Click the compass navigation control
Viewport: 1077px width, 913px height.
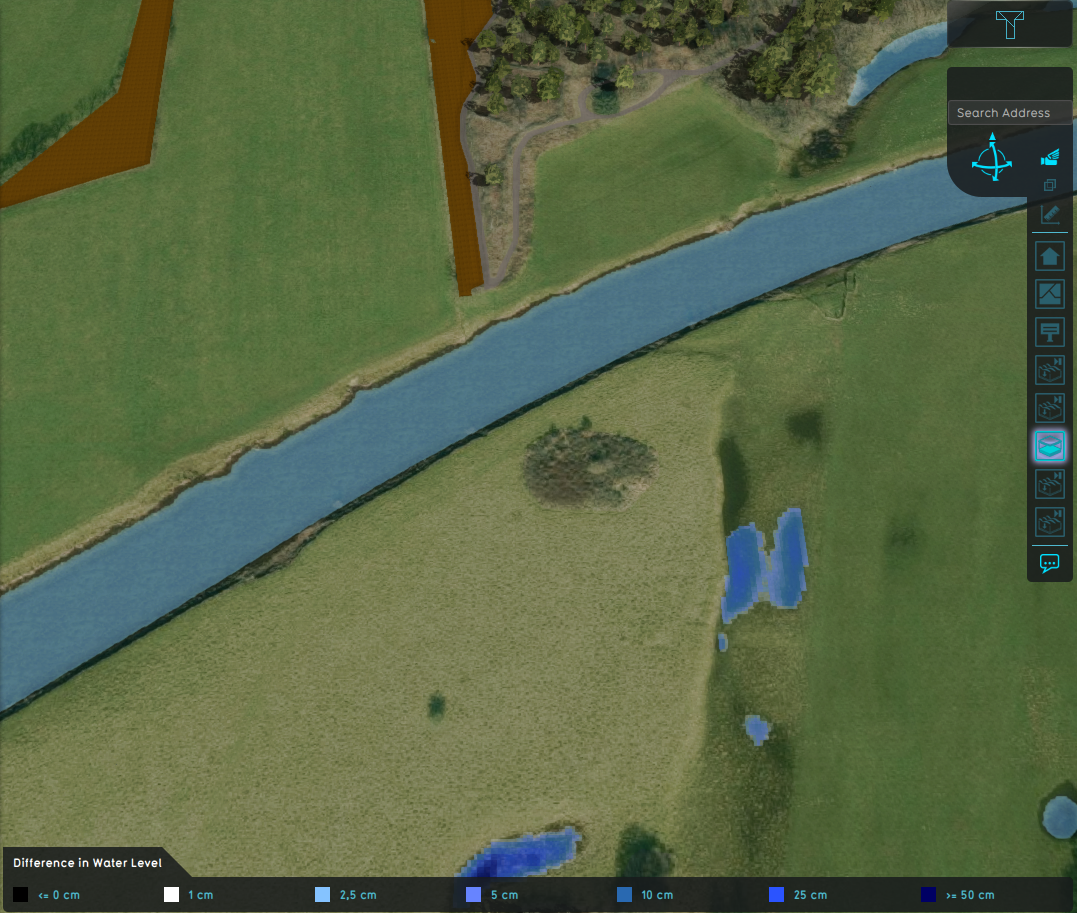click(991, 159)
